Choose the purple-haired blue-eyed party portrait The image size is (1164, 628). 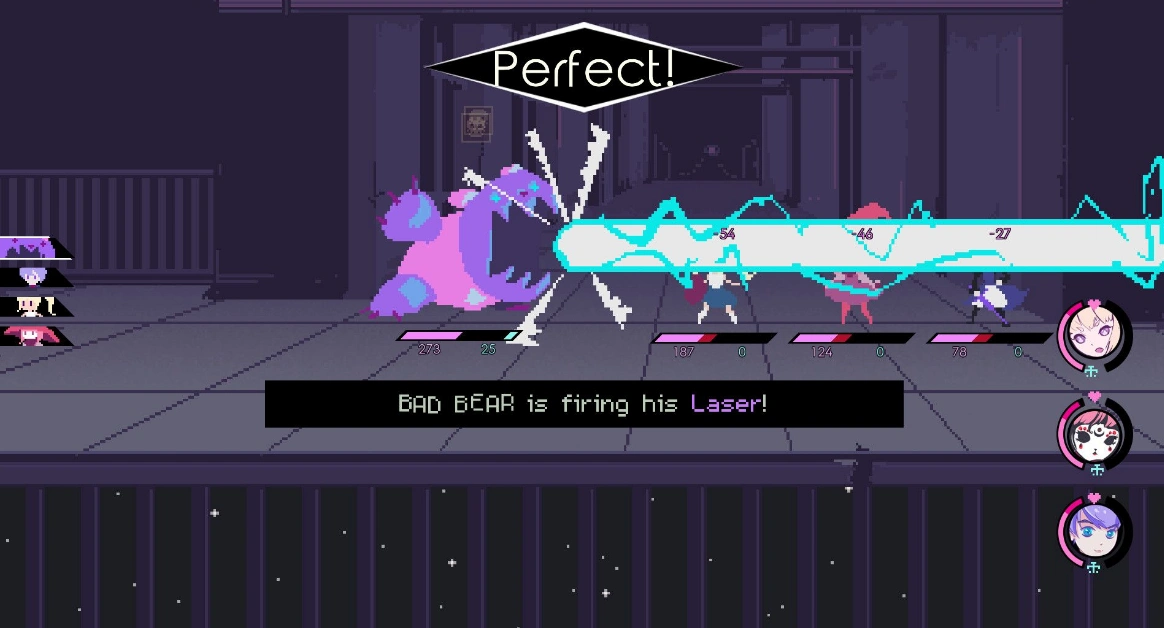click(1093, 530)
